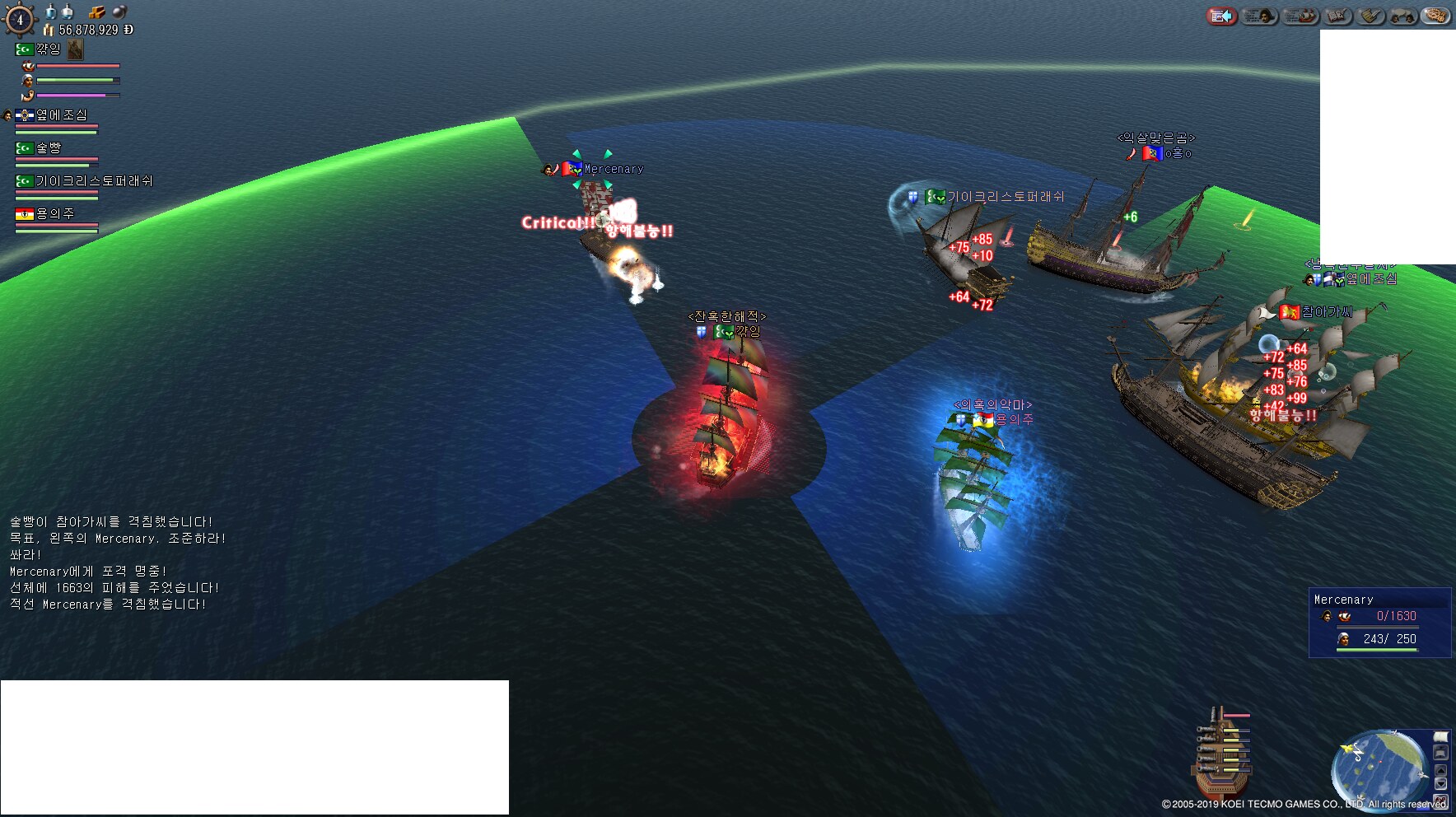This screenshot has width=1456, height=817.
Task: Click the cannonball ammunition icon
Action: coord(119,12)
